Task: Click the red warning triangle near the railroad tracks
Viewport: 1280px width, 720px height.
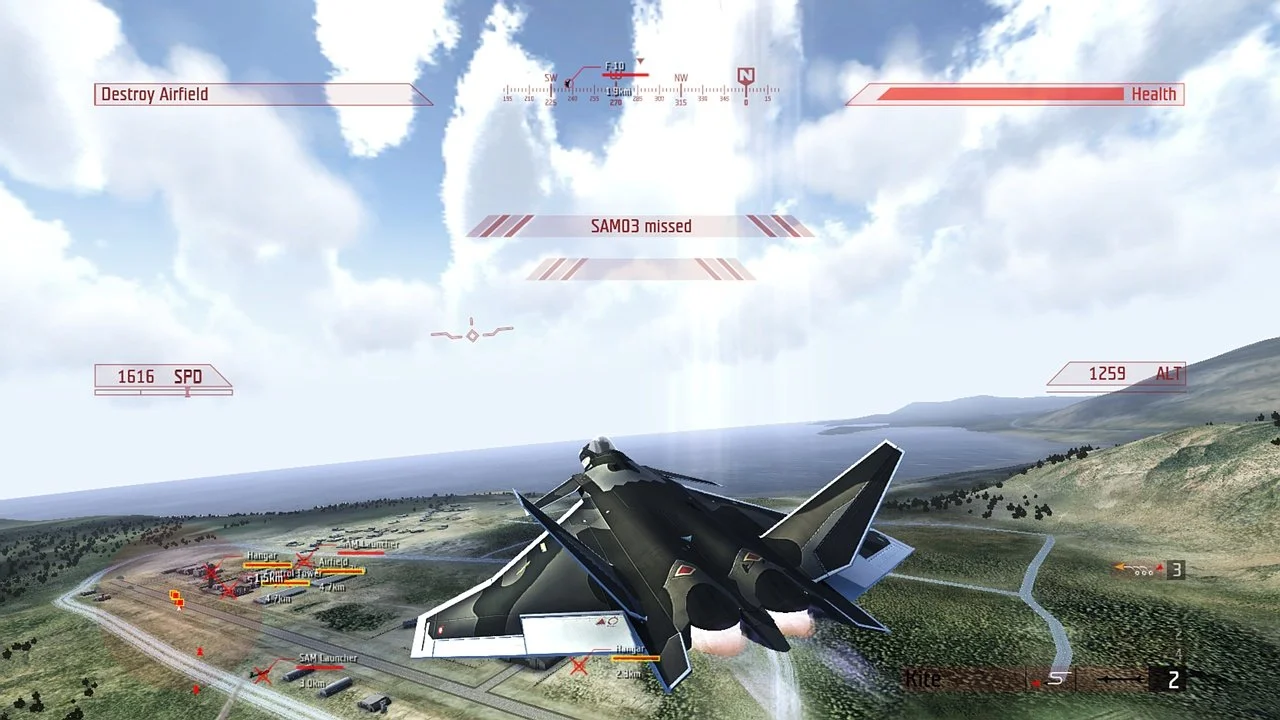Action: (199, 650)
